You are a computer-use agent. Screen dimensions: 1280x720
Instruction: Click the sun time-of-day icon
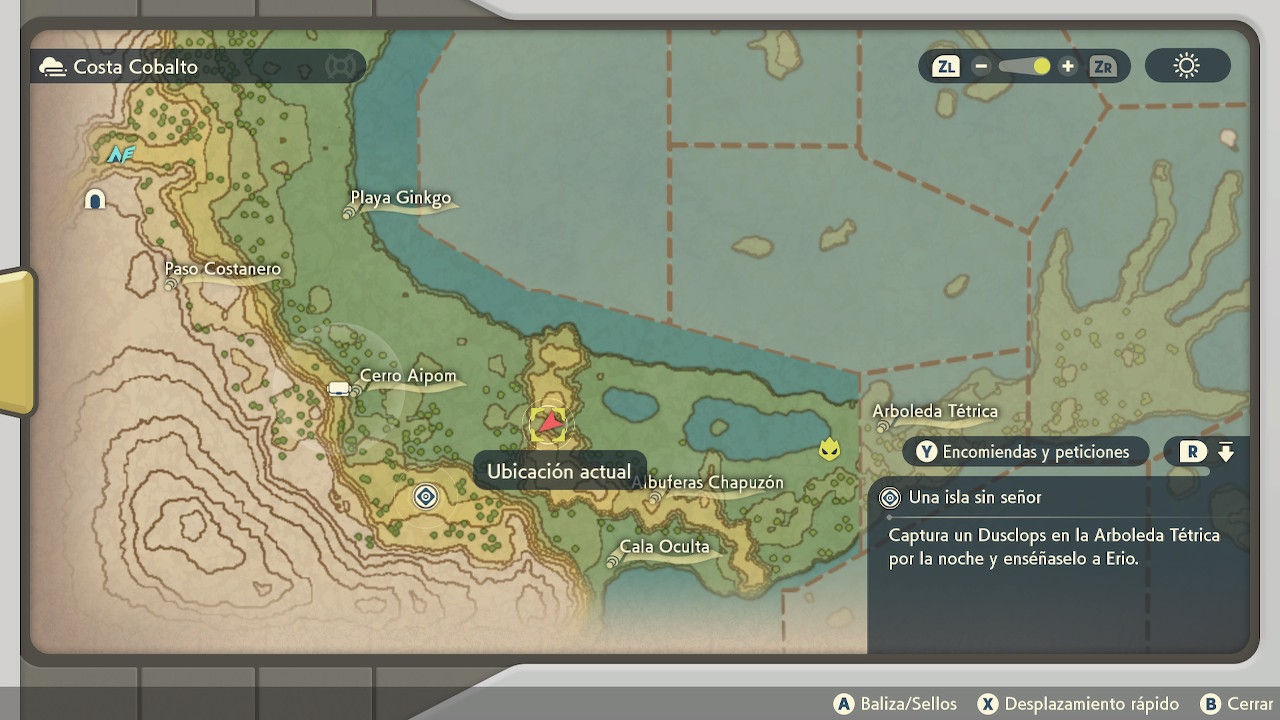point(1187,67)
